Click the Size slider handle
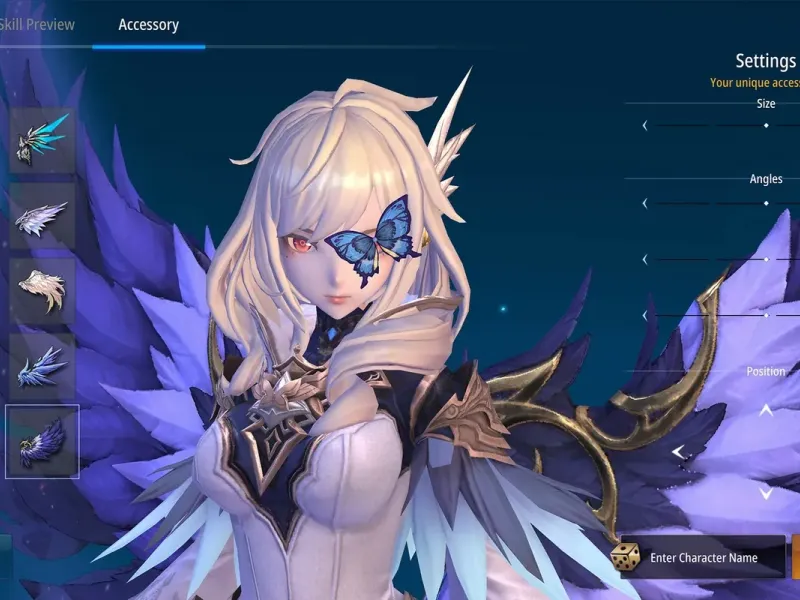The height and width of the screenshot is (600, 800). pos(766,125)
